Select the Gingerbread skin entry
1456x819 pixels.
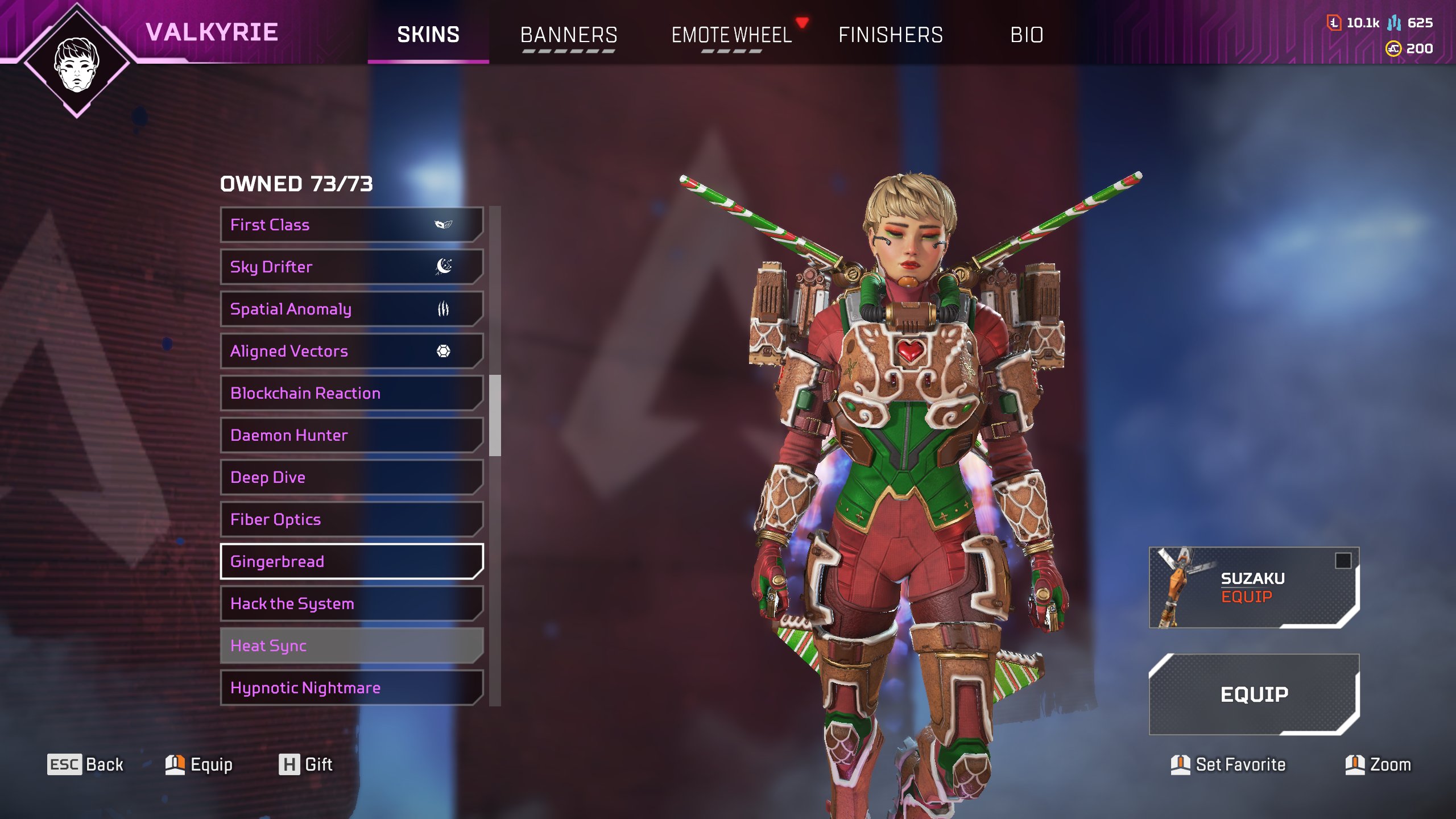(x=351, y=561)
